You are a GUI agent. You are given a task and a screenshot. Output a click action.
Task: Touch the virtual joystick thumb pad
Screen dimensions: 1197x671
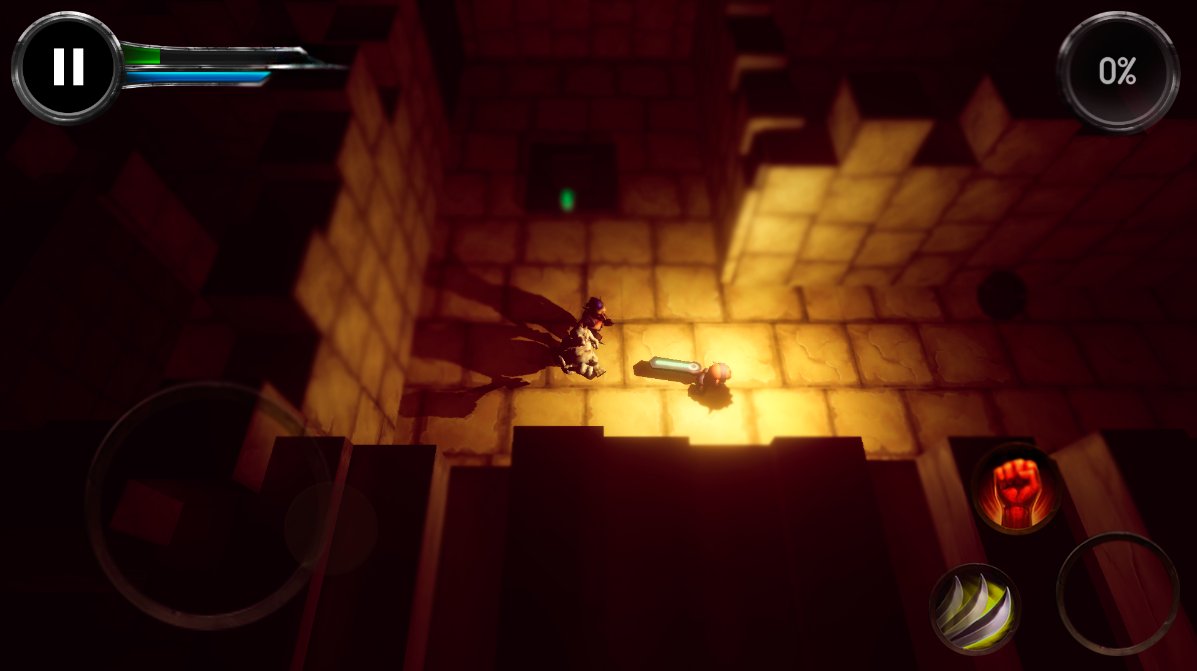[x=330, y=527]
